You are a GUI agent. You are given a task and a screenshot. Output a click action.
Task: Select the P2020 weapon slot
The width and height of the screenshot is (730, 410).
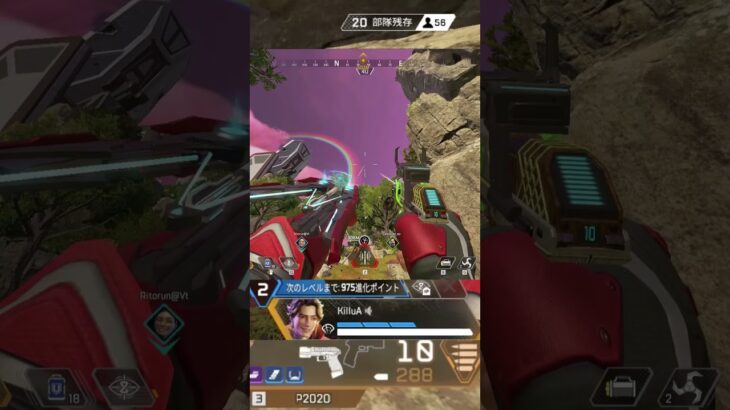[312, 398]
